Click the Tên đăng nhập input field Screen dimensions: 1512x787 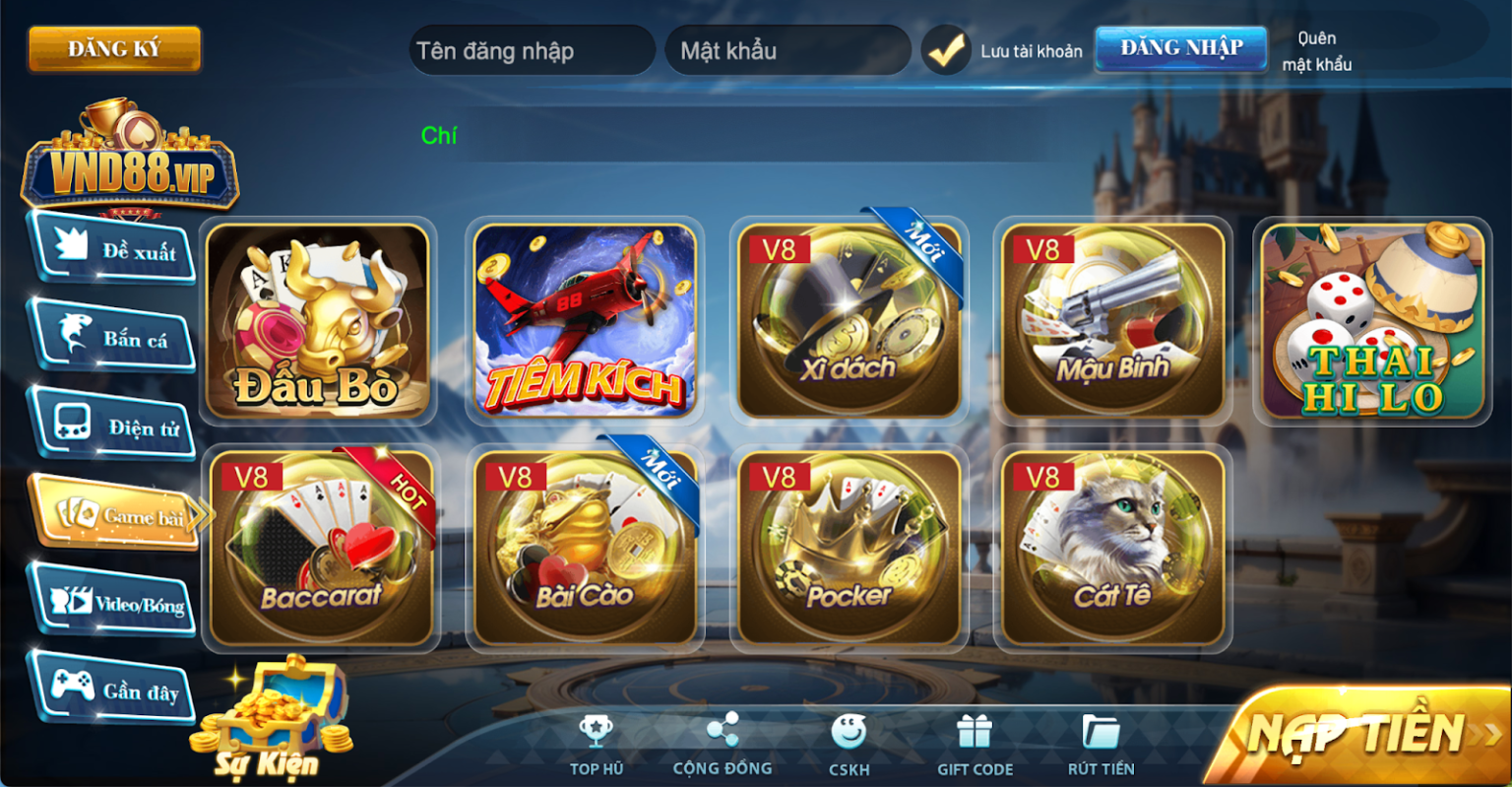click(532, 49)
